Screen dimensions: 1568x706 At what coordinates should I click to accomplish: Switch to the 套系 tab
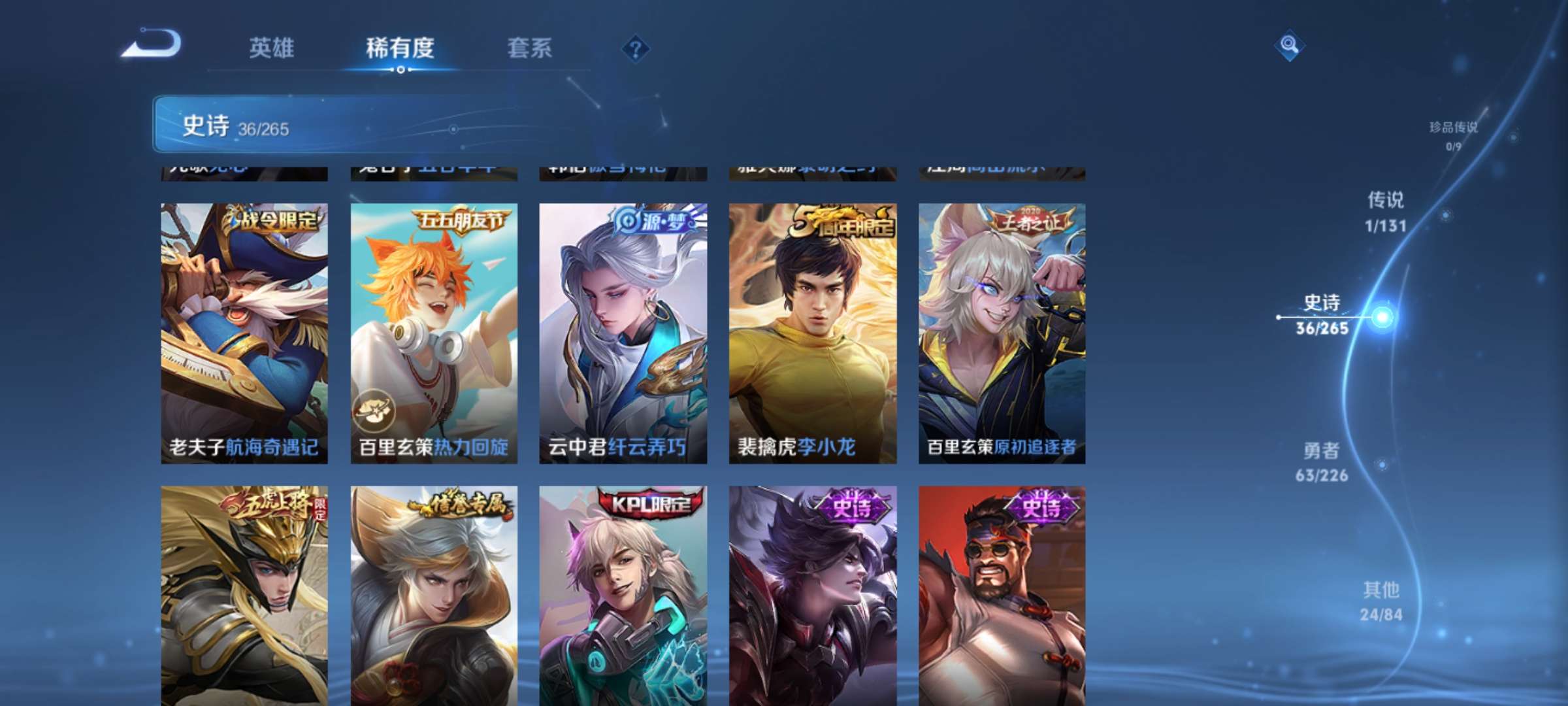coord(531,49)
